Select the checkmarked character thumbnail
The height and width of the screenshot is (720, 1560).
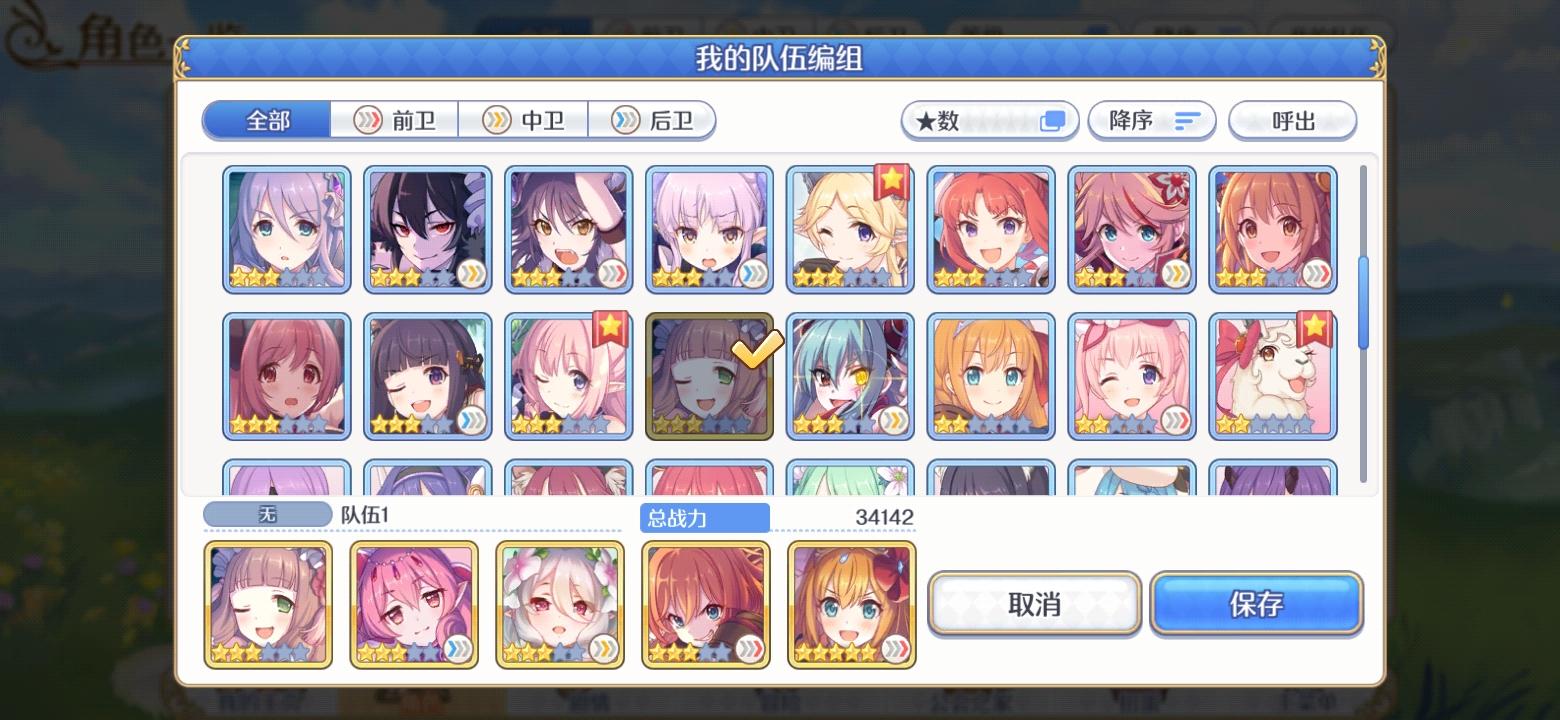point(709,377)
